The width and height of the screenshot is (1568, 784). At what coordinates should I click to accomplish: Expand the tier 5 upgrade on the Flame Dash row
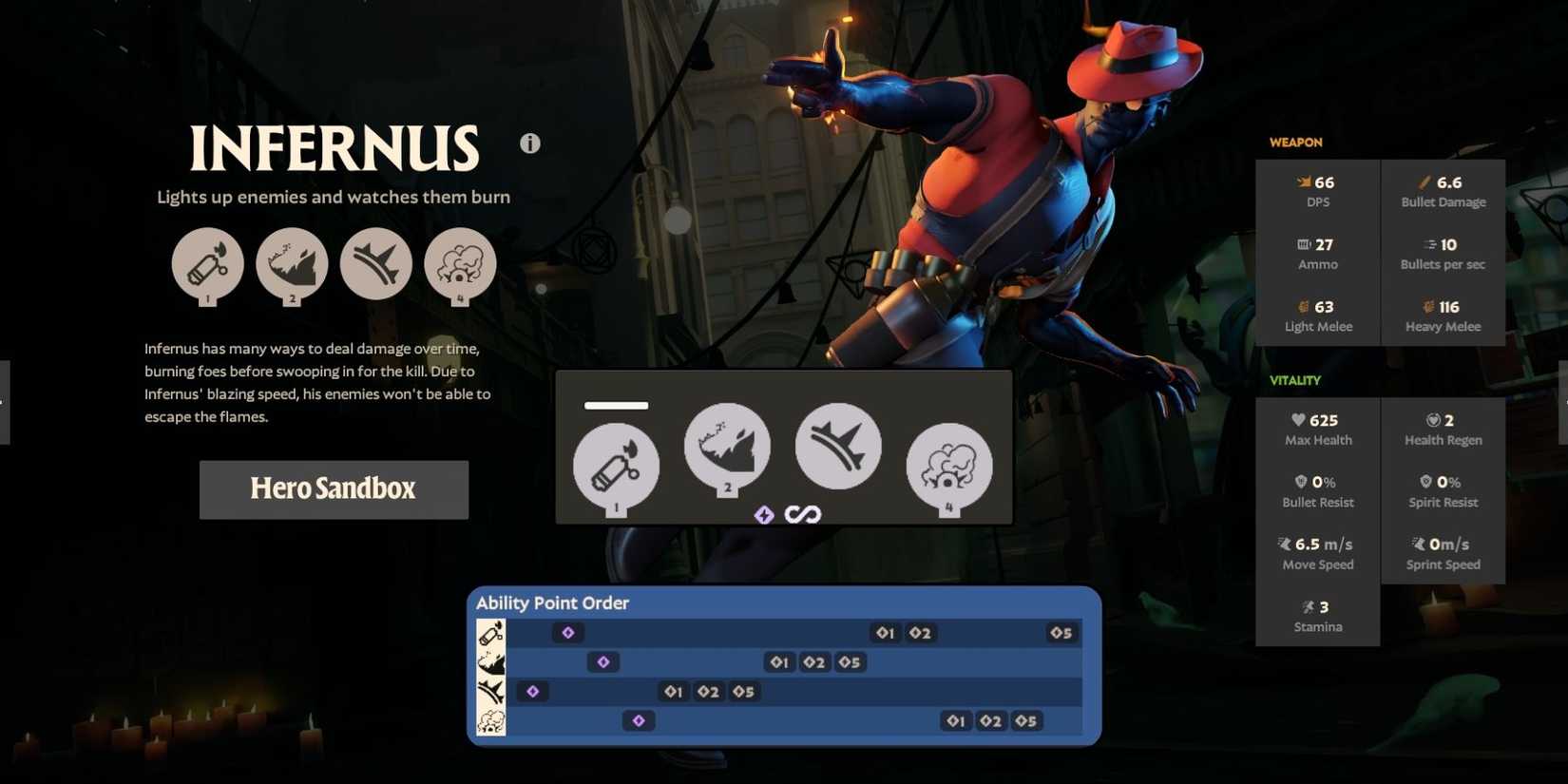(849, 662)
